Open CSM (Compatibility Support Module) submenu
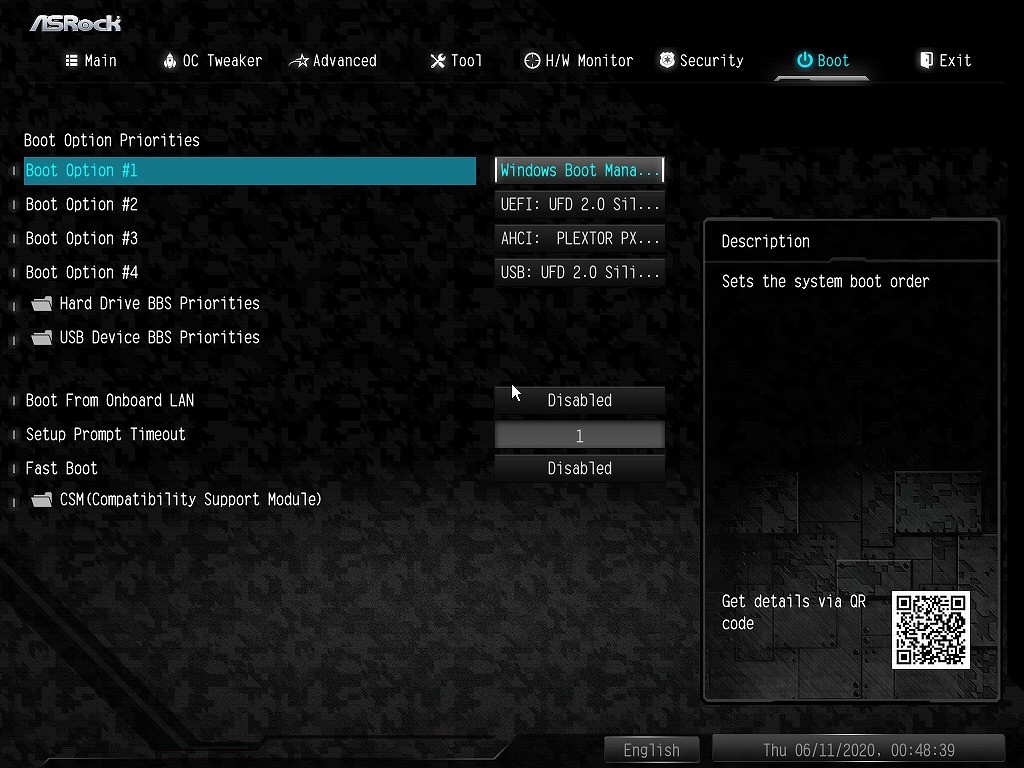Screen dimensions: 1024x768 point(189,500)
